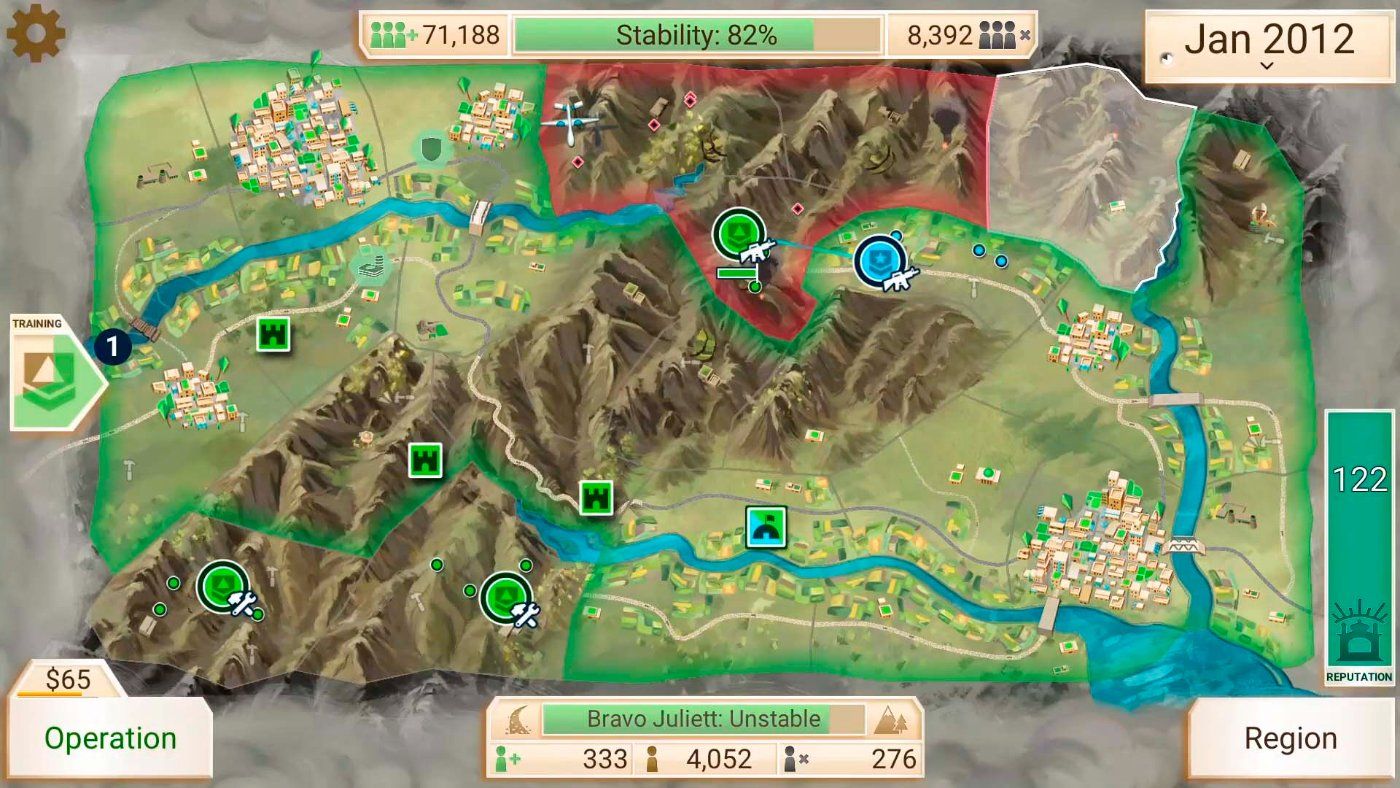The image size is (1400, 788).
Task: Open the Stability 82% overview bar
Action: tap(697, 36)
